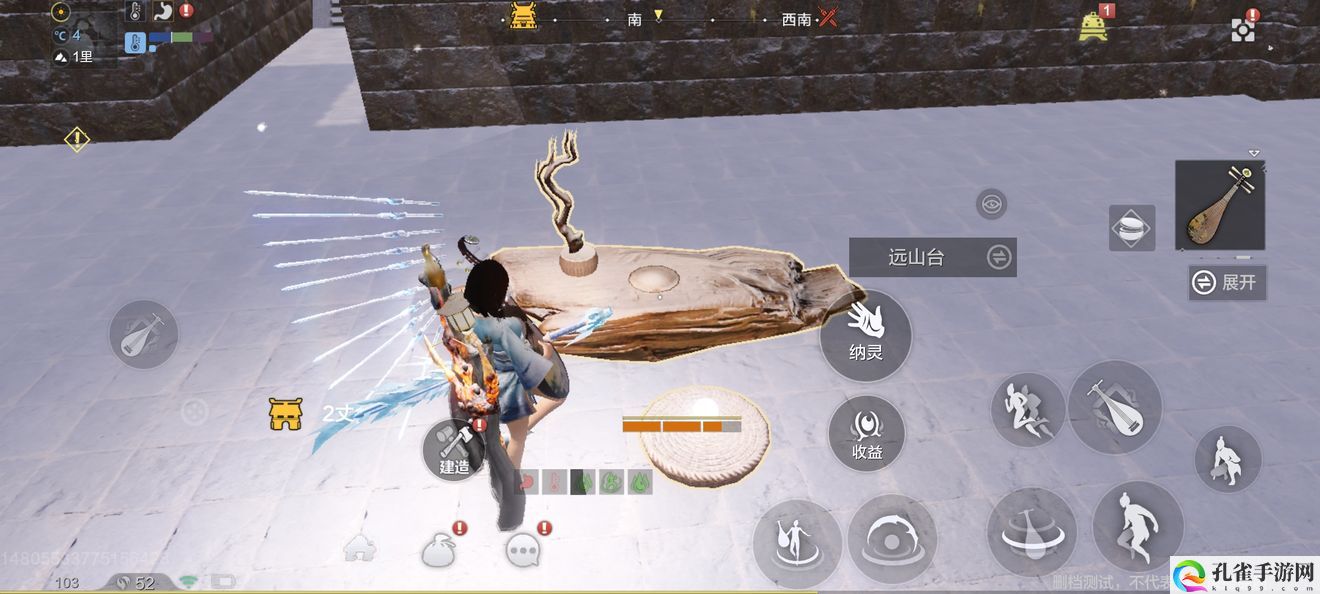This screenshot has height=594, width=1320.
Task: Tap the left-side pipa round button
Action: 143,334
